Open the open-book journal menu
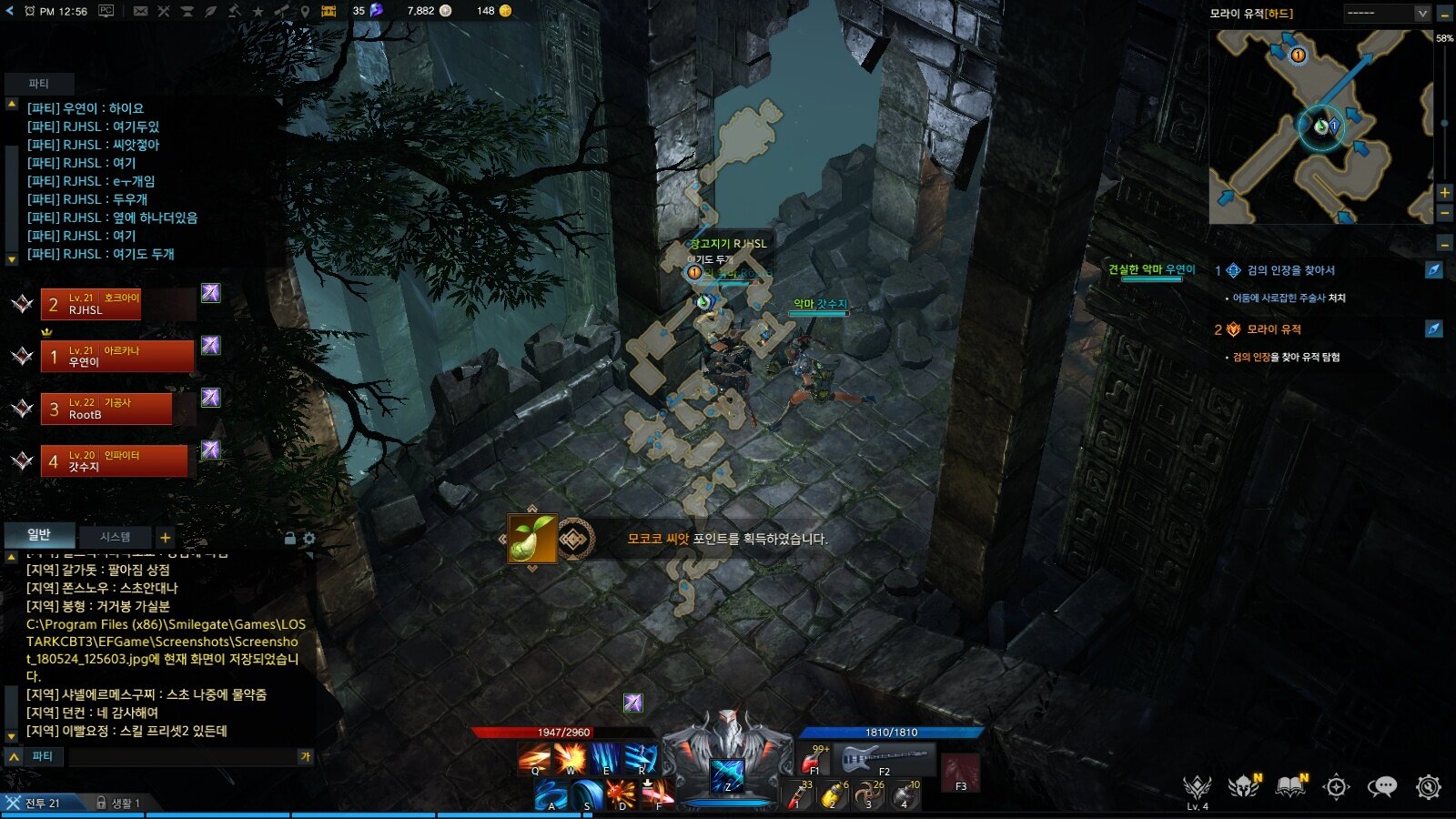 click(x=1290, y=787)
